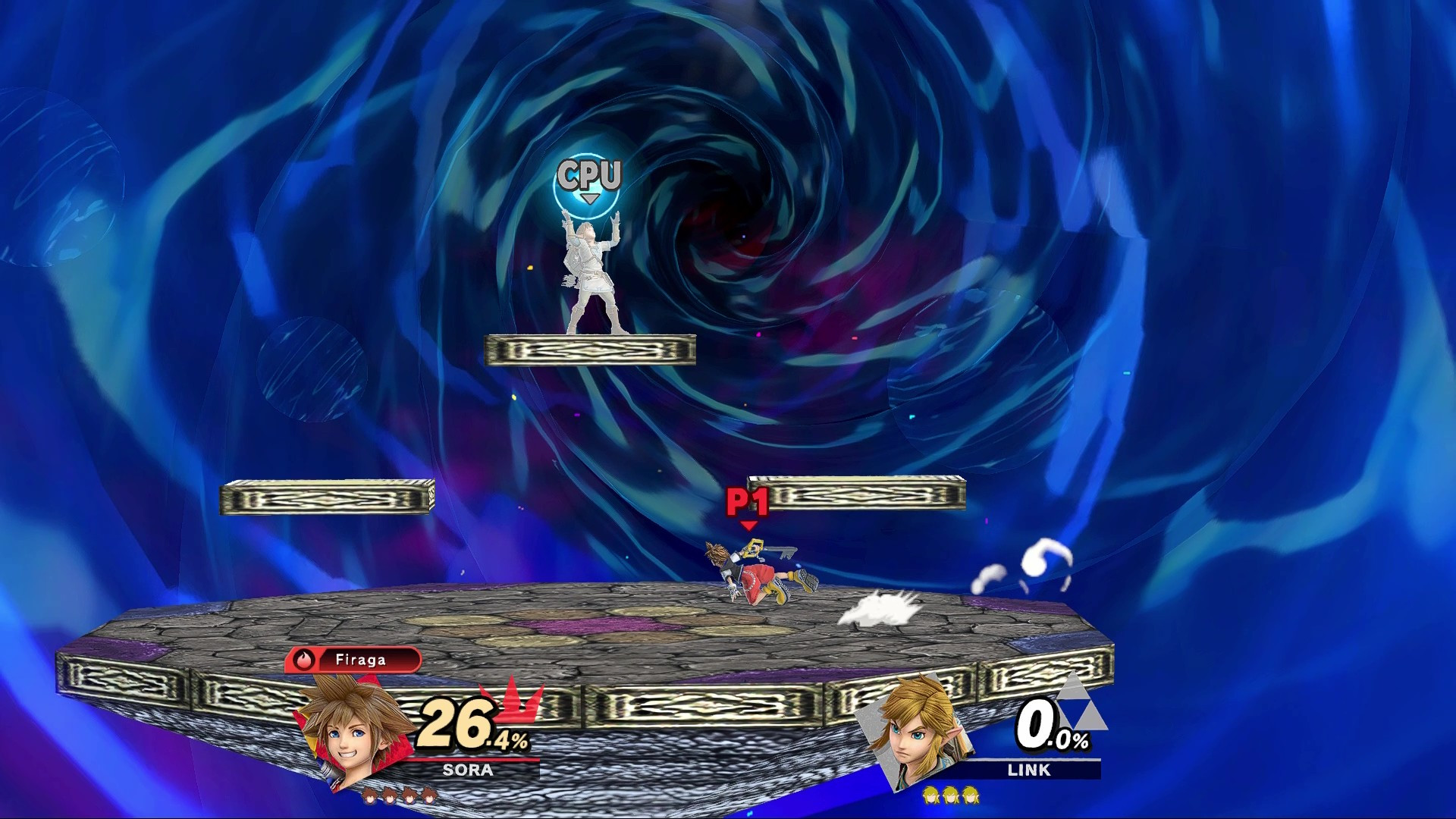Click the red health bar under Sora's percentage
The height and width of the screenshot is (819, 1456).
click(x=469, y=758)
